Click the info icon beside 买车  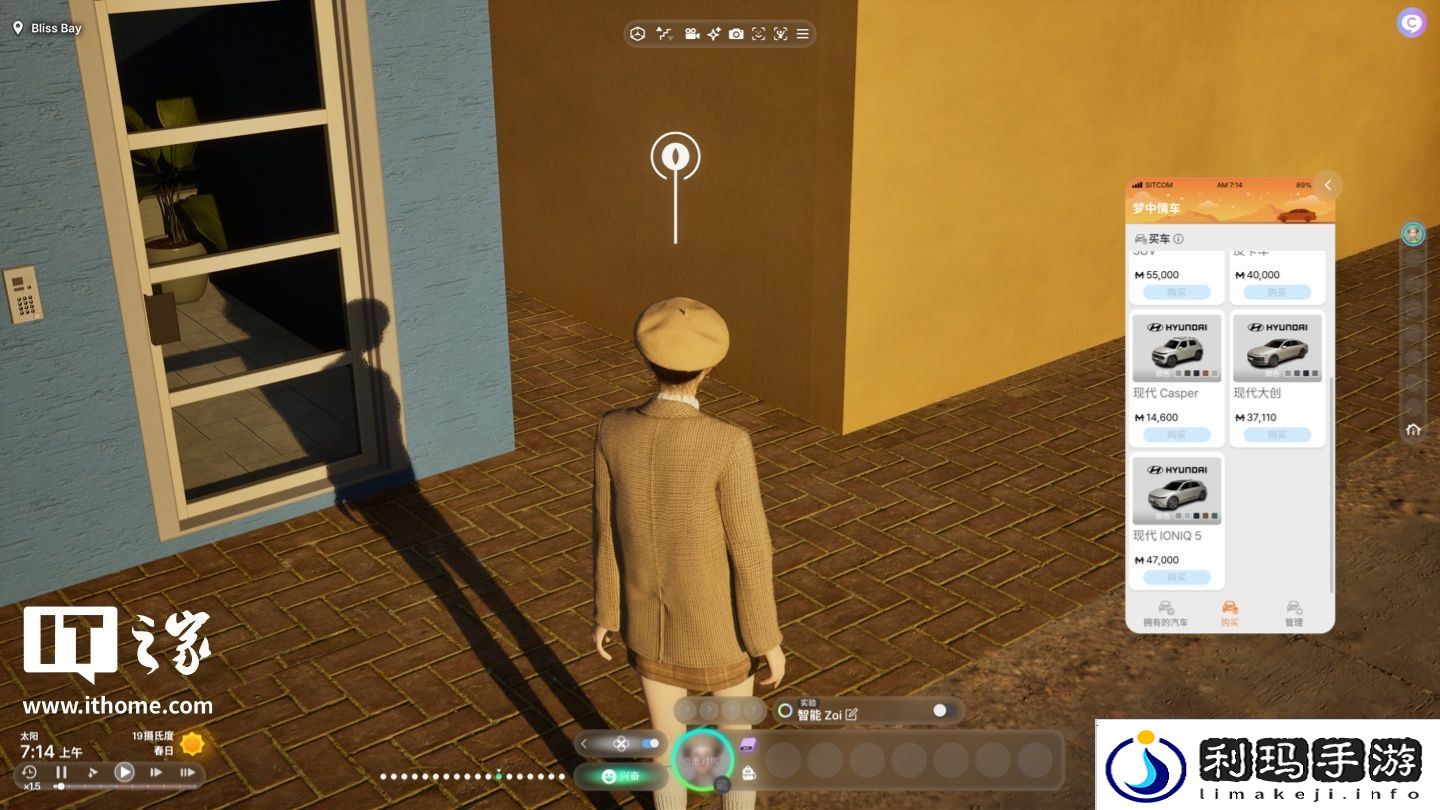pyautogui.click(x=1178, y=239)
